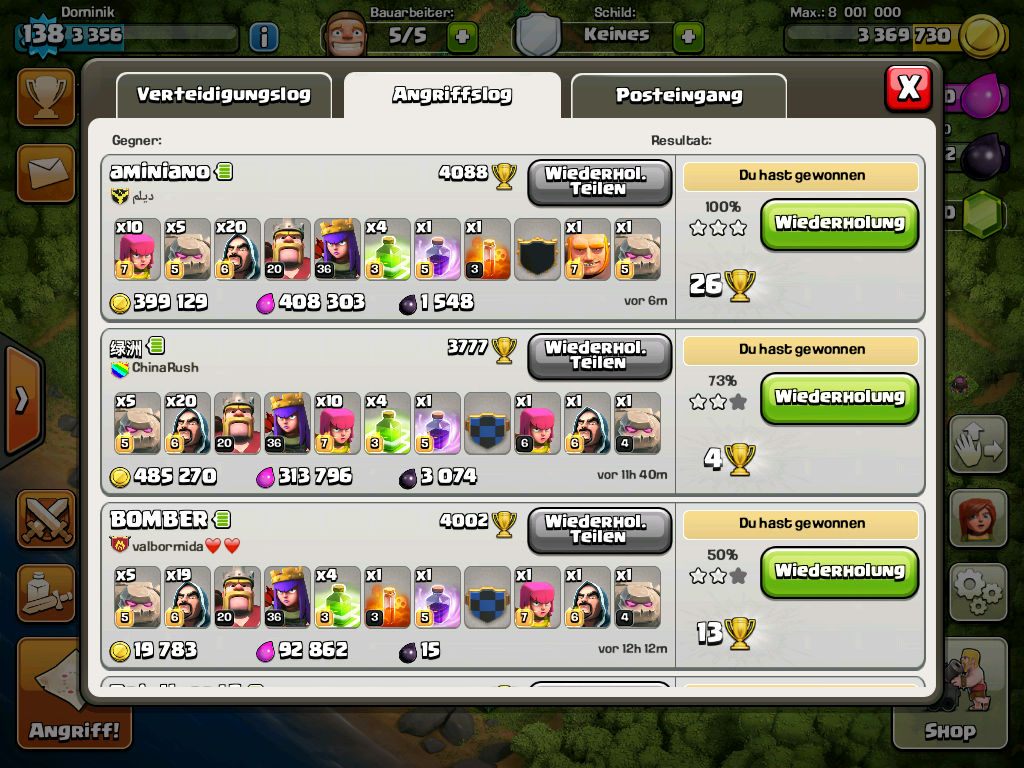Add a builder with the Bauarbeiter plus
This screenshot has width=1024, height=768.
461,37
